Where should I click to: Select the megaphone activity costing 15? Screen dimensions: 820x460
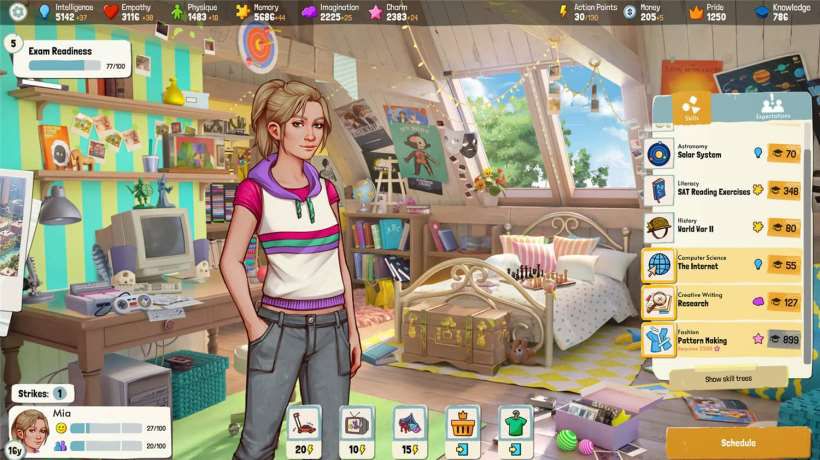point(409,426)
